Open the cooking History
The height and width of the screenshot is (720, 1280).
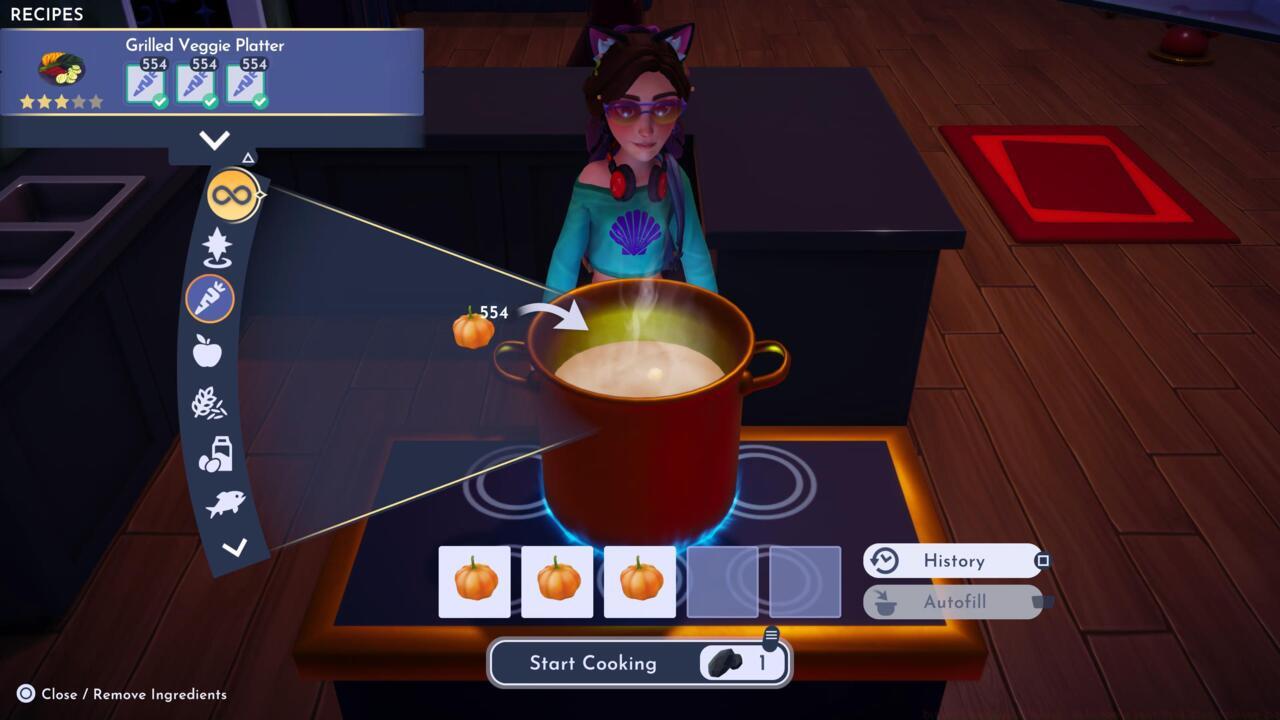[x=952, y=561]
